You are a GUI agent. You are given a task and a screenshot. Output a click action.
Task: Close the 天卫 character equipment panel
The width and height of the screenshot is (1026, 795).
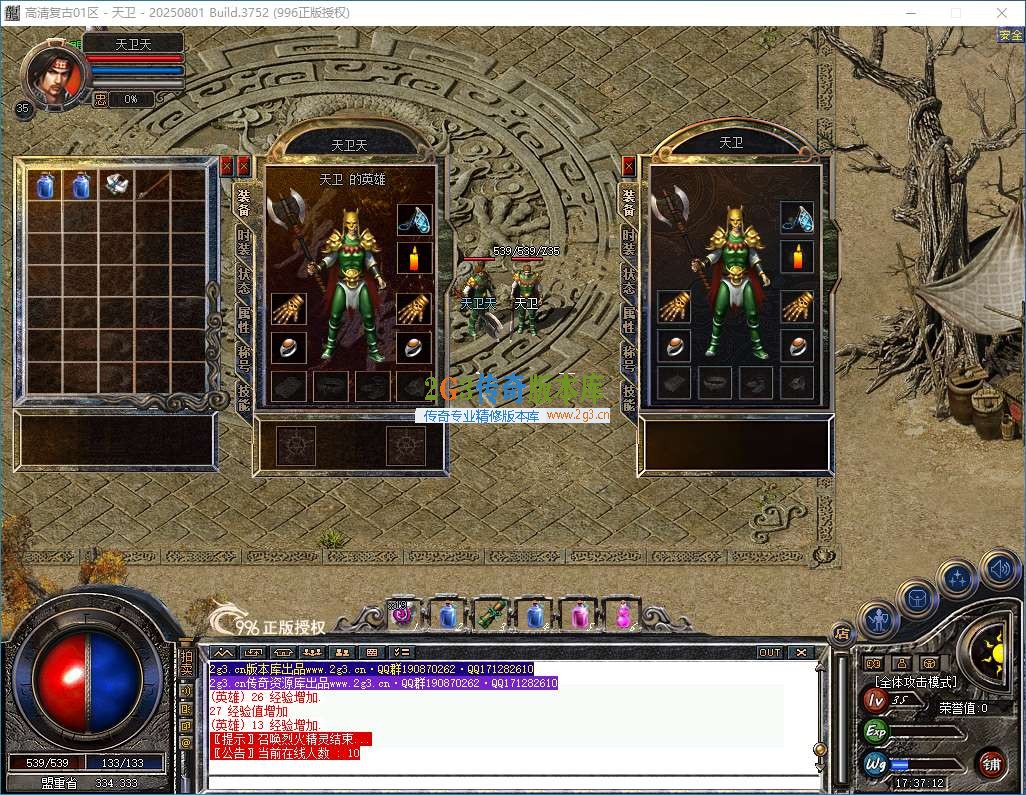click(x=629, y=166)
